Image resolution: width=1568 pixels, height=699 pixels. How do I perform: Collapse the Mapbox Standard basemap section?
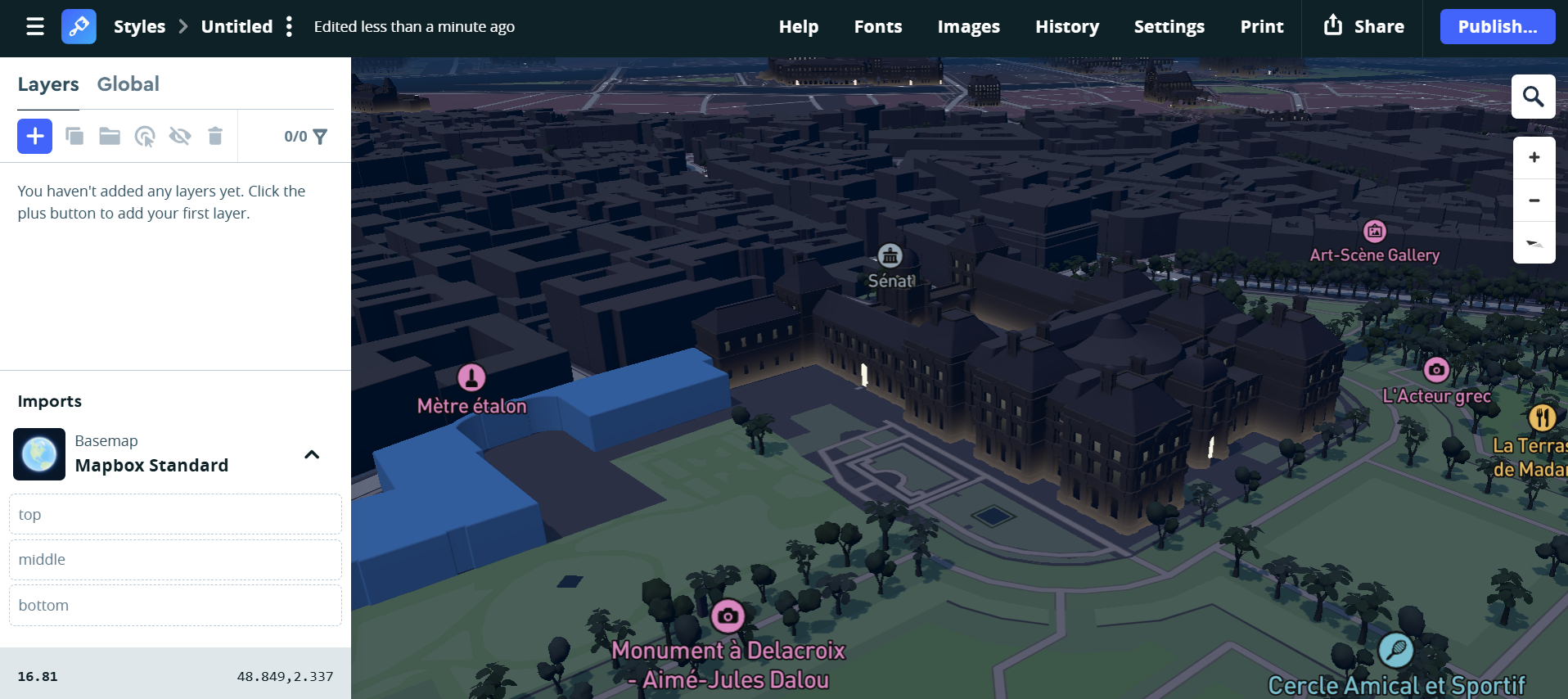[x=311, y=454]
